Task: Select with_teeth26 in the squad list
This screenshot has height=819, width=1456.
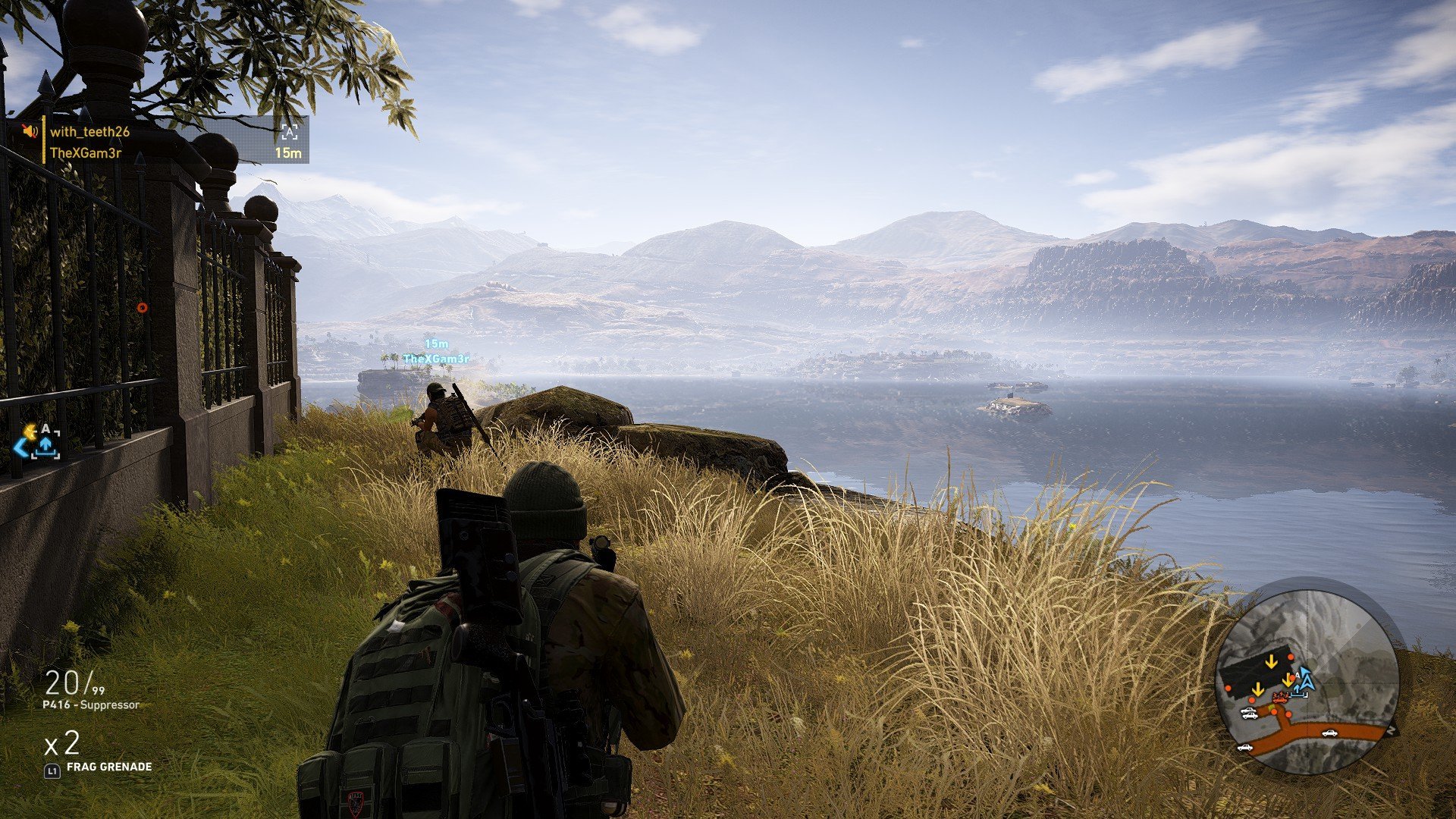Action: point(89,132)
